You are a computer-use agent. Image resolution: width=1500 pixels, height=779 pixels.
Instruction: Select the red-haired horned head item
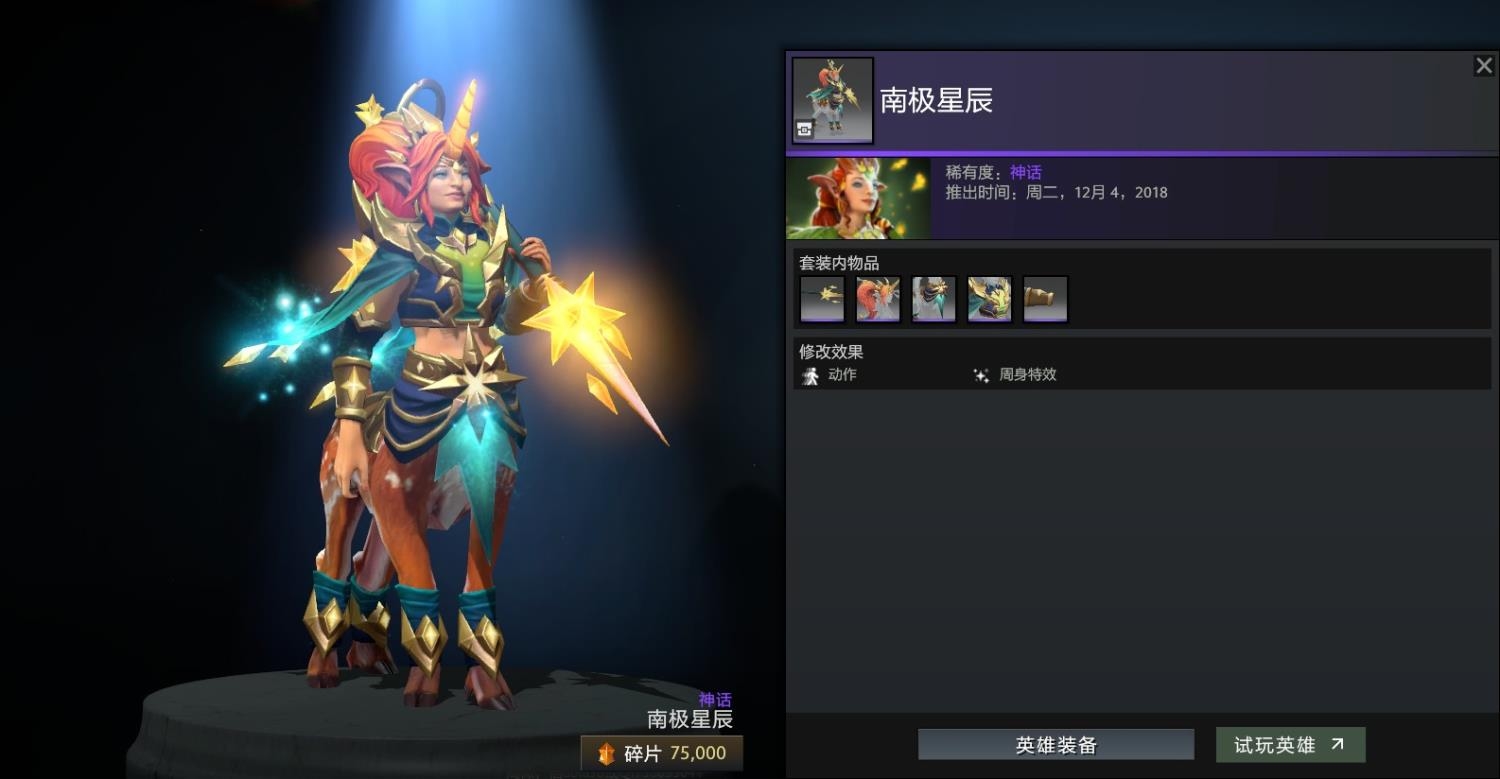[x=878, y=299]
